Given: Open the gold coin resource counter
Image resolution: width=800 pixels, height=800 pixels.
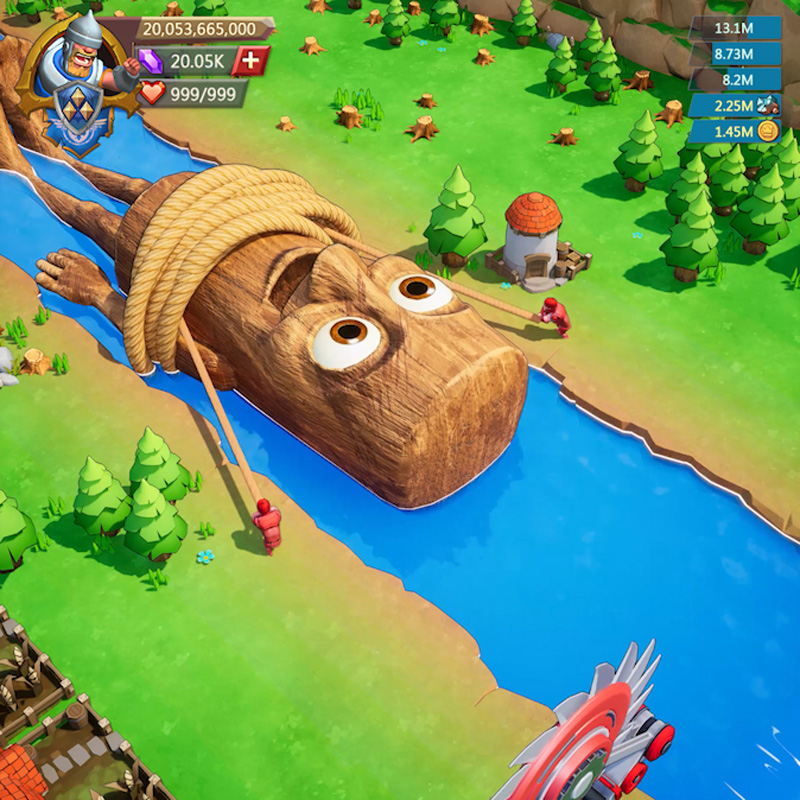Looking at the screenshot, I should (x=734, y=131).
